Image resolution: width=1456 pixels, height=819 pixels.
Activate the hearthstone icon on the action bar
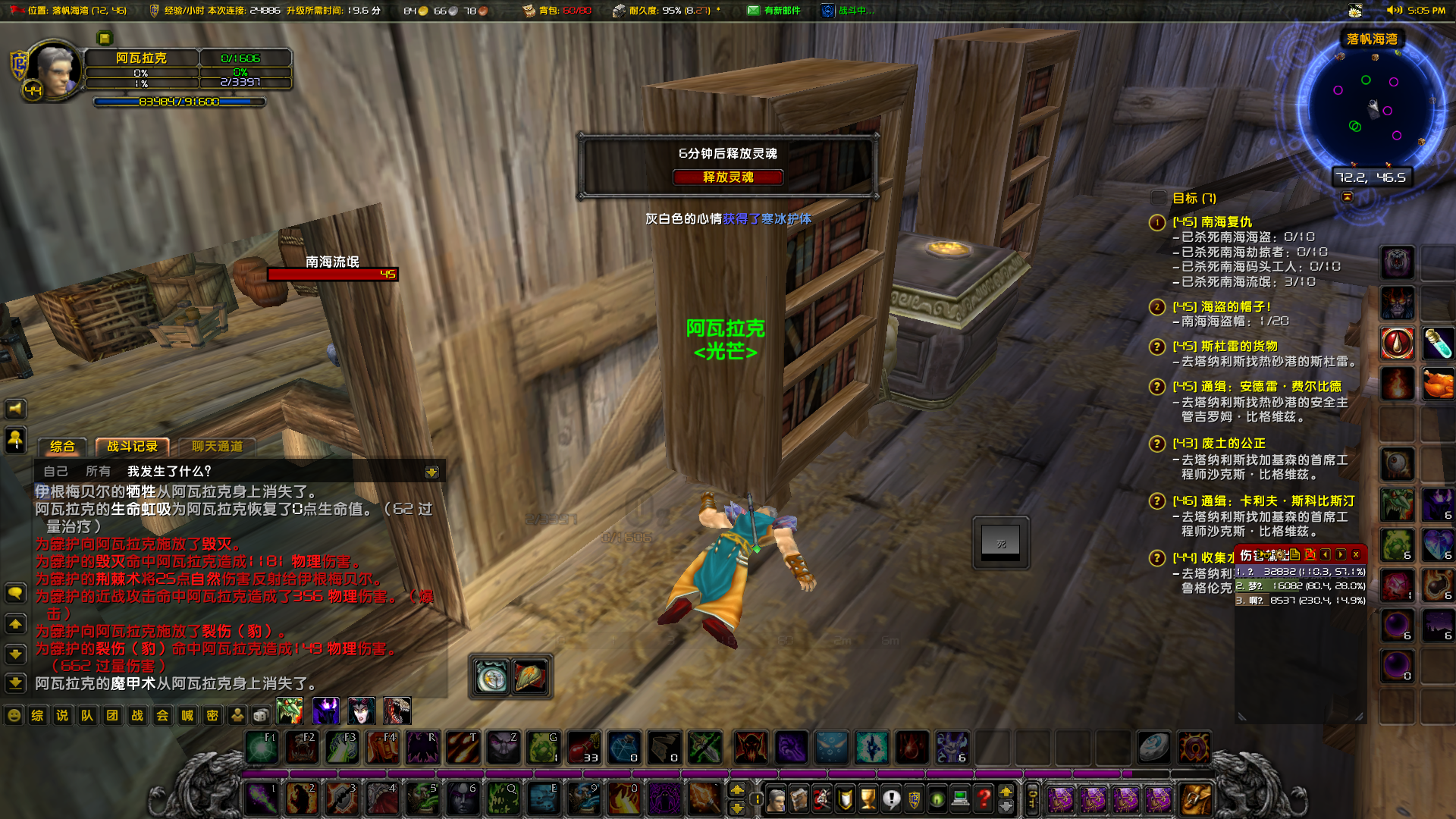(1154, 748)
